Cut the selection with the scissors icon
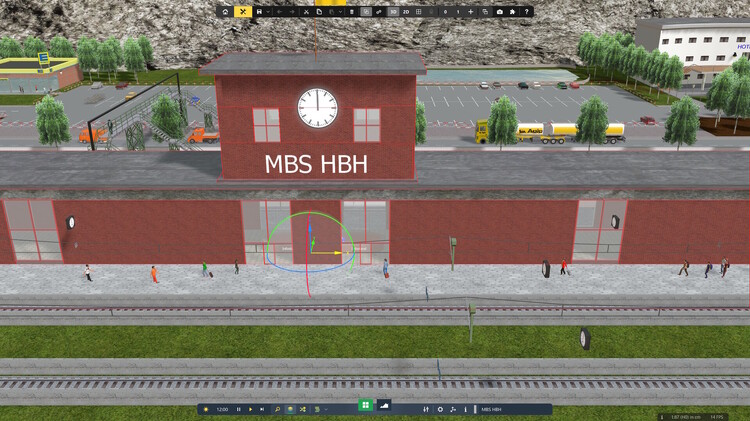Screen dimensions: 750x421 tap(306, 12)
